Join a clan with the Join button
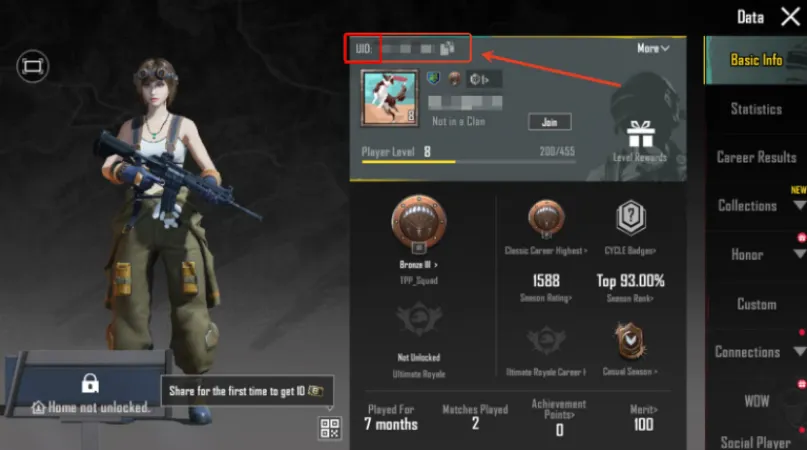Viewport: 807px width, 450px height. point(549,122)
